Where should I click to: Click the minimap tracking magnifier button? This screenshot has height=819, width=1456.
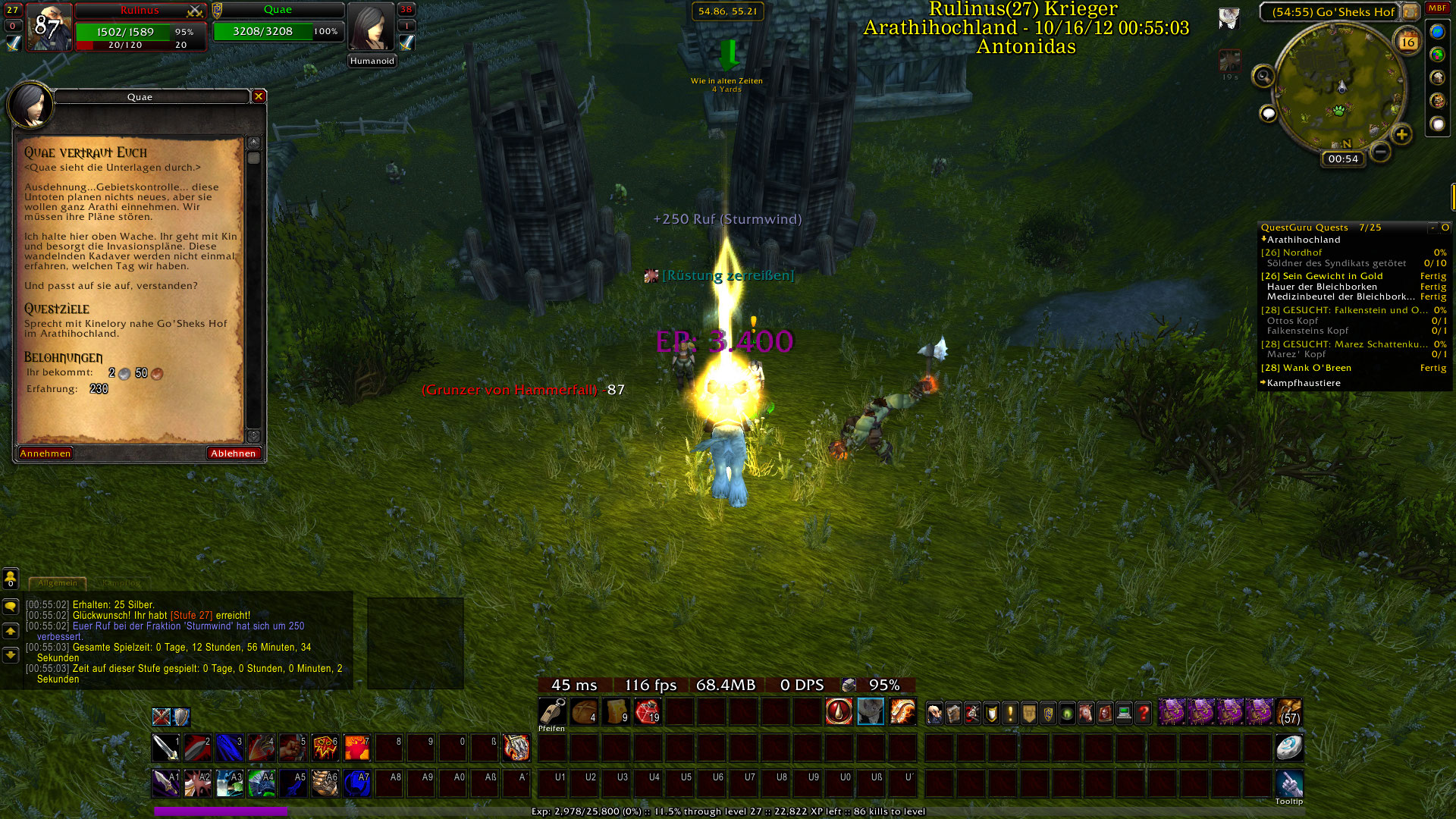[x=1263, y=76]
